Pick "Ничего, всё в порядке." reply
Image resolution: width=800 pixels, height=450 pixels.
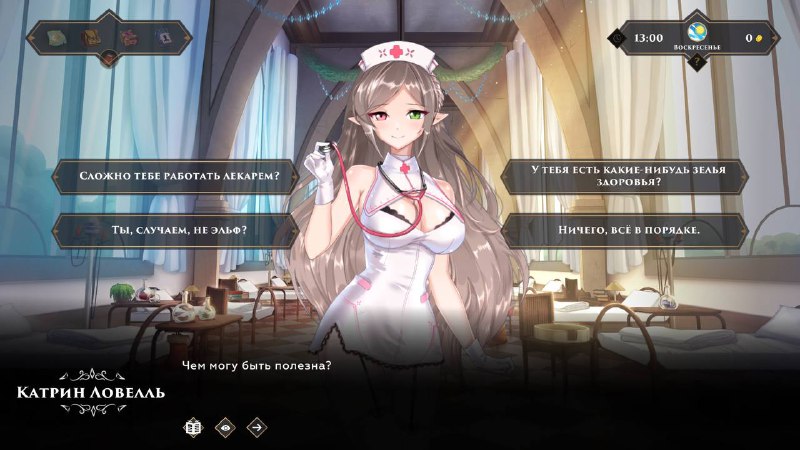click(x=625, y=231)
